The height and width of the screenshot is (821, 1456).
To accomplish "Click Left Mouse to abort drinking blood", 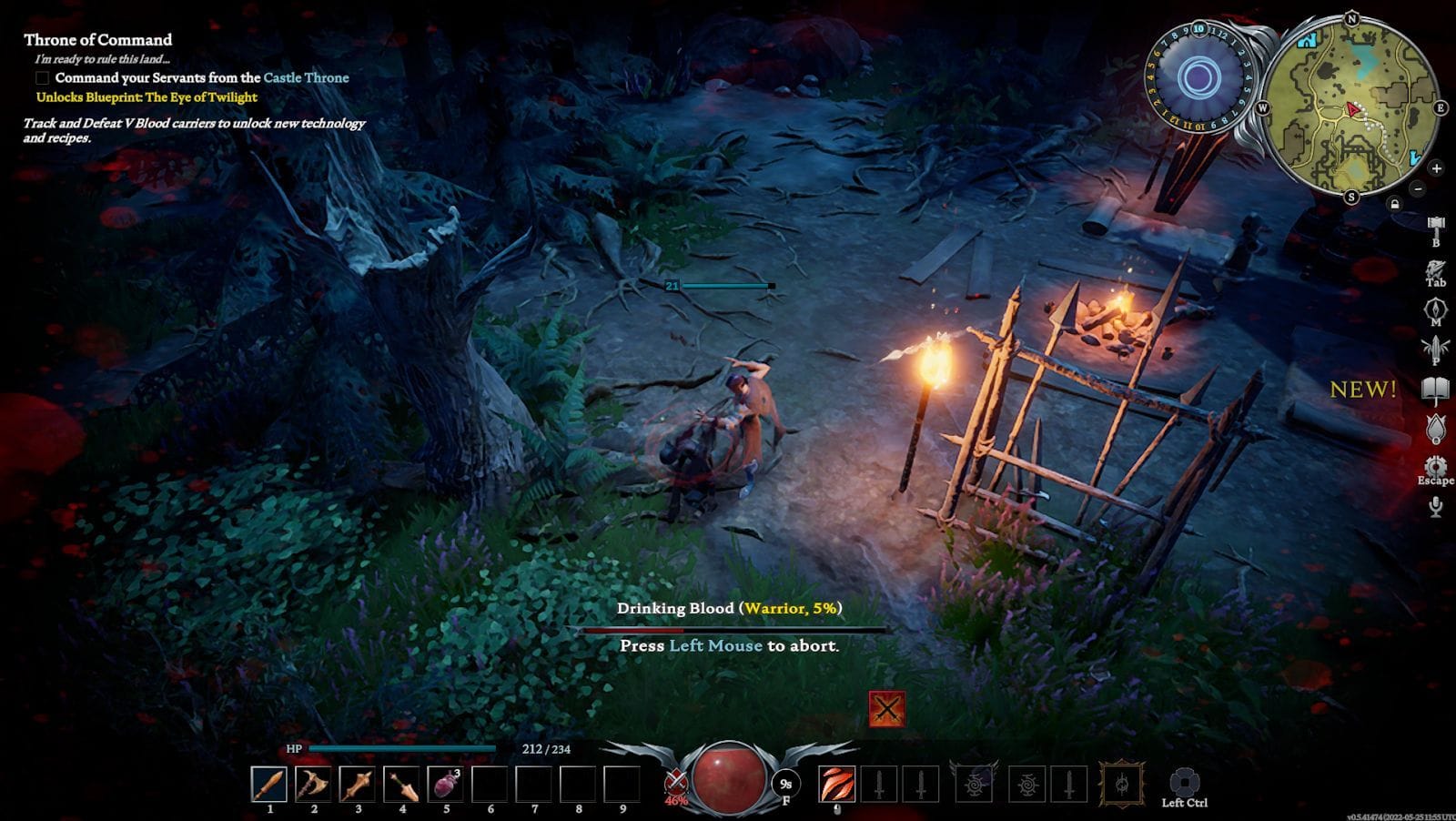I will click(715, 645).
